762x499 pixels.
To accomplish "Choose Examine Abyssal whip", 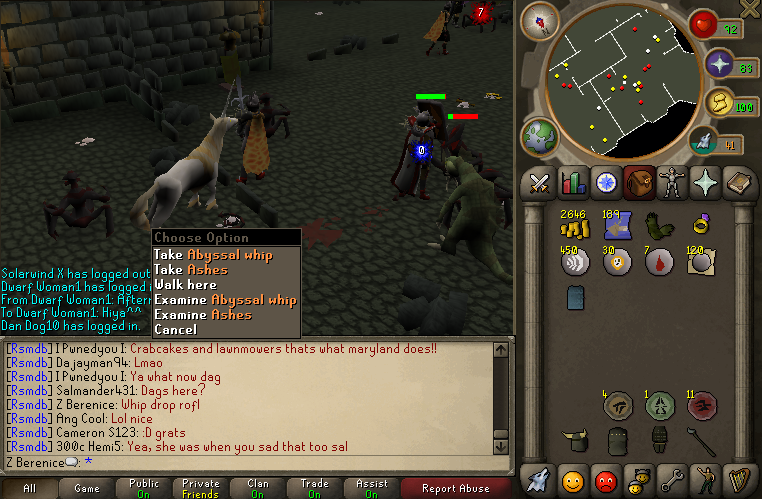I will [x=225, y=300].
